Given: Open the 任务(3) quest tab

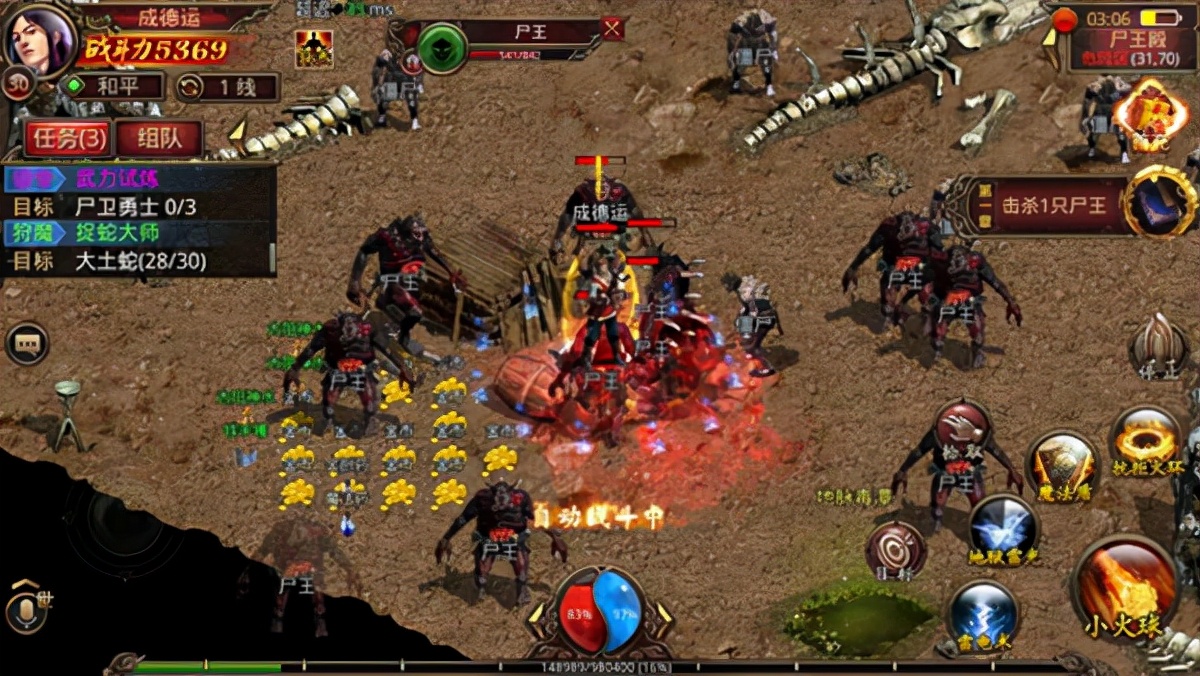Looking at the screenshot, I should [68, 139].
